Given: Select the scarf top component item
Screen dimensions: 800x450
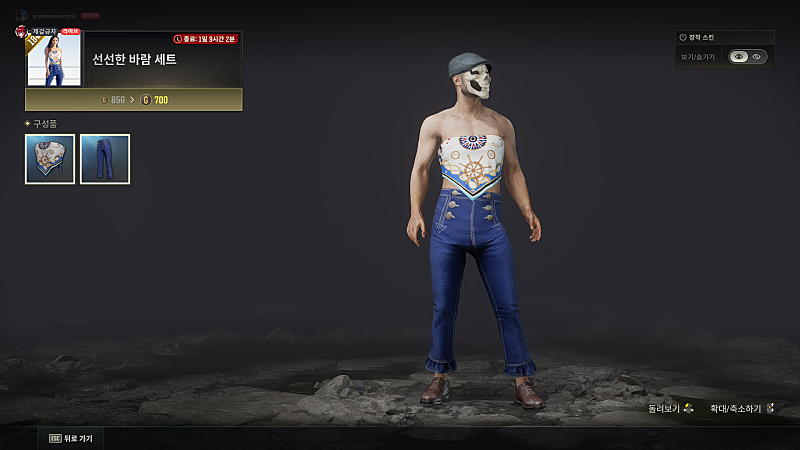Looking at the screenshot, I should 50,159.
